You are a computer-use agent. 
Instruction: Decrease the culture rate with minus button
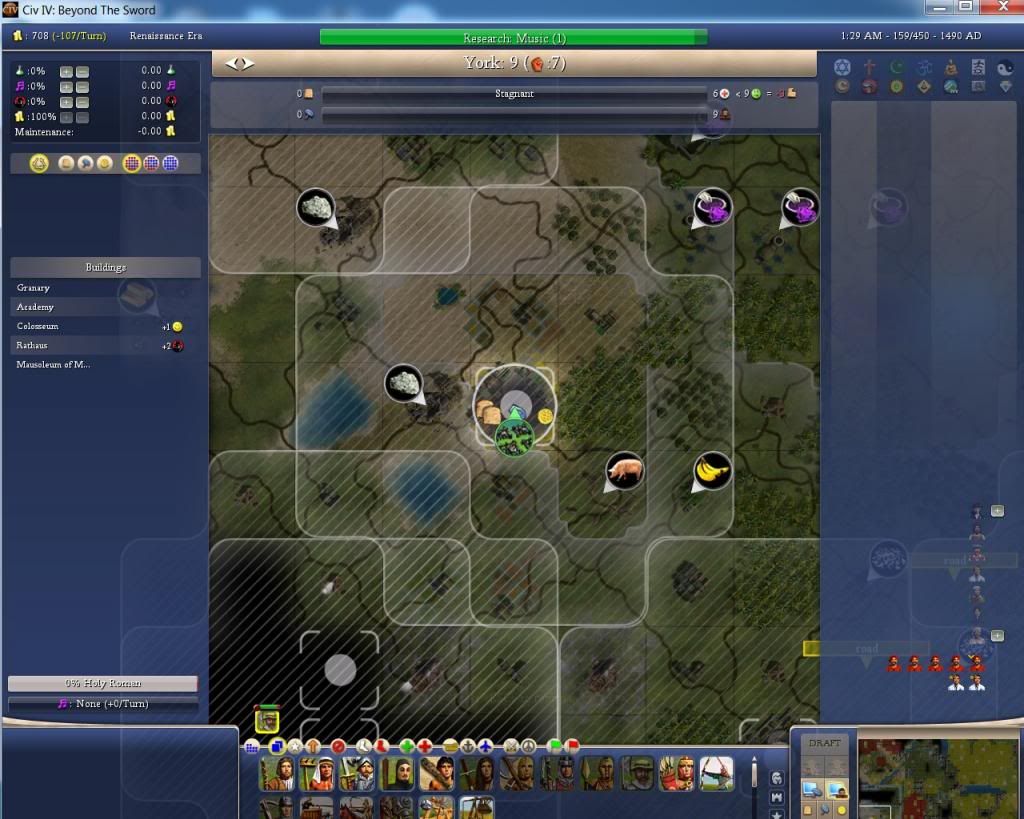pyautogui.click(x=82, y=86)
